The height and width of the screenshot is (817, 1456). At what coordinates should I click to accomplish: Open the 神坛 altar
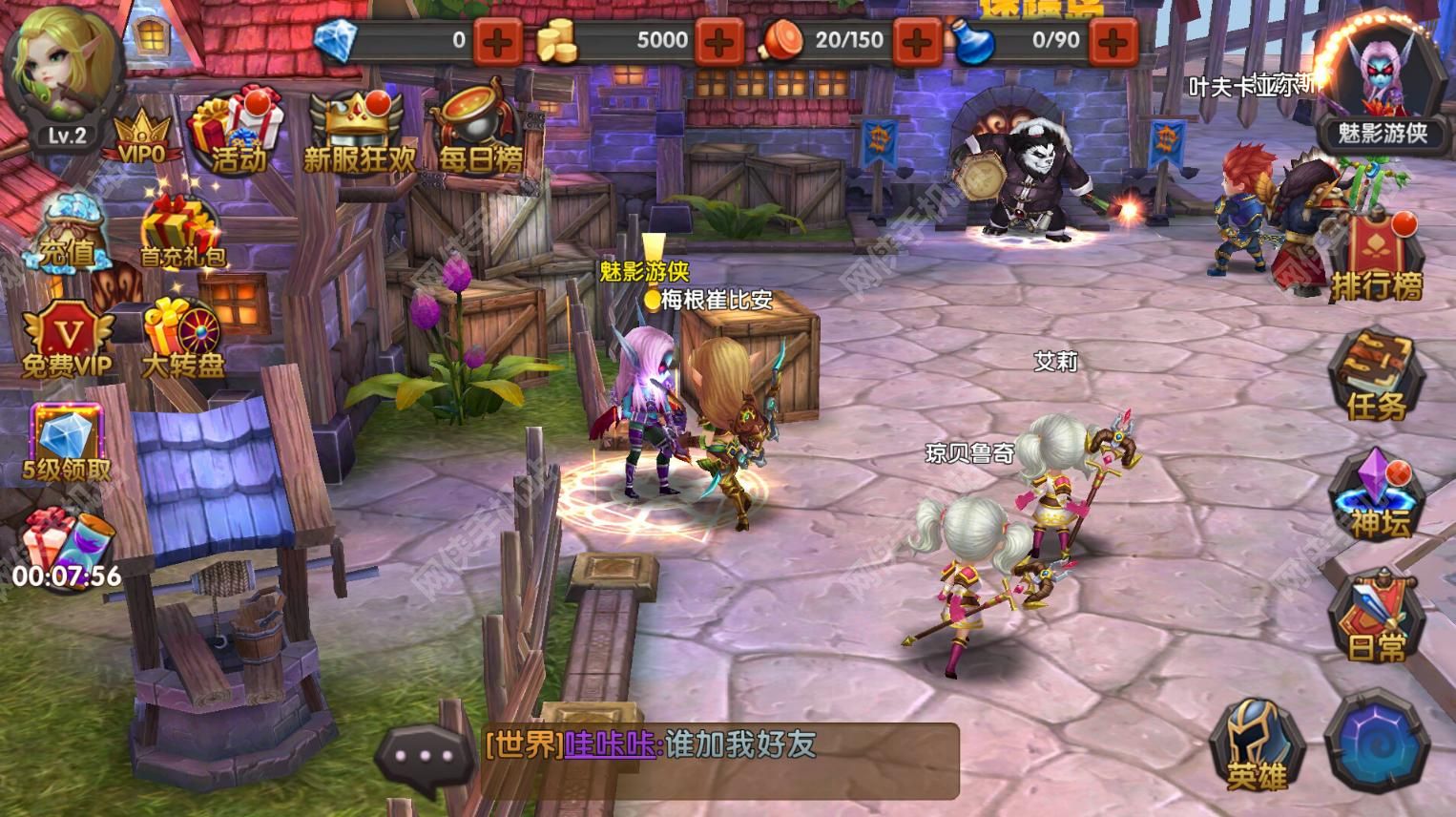[x=1377, y=496]
